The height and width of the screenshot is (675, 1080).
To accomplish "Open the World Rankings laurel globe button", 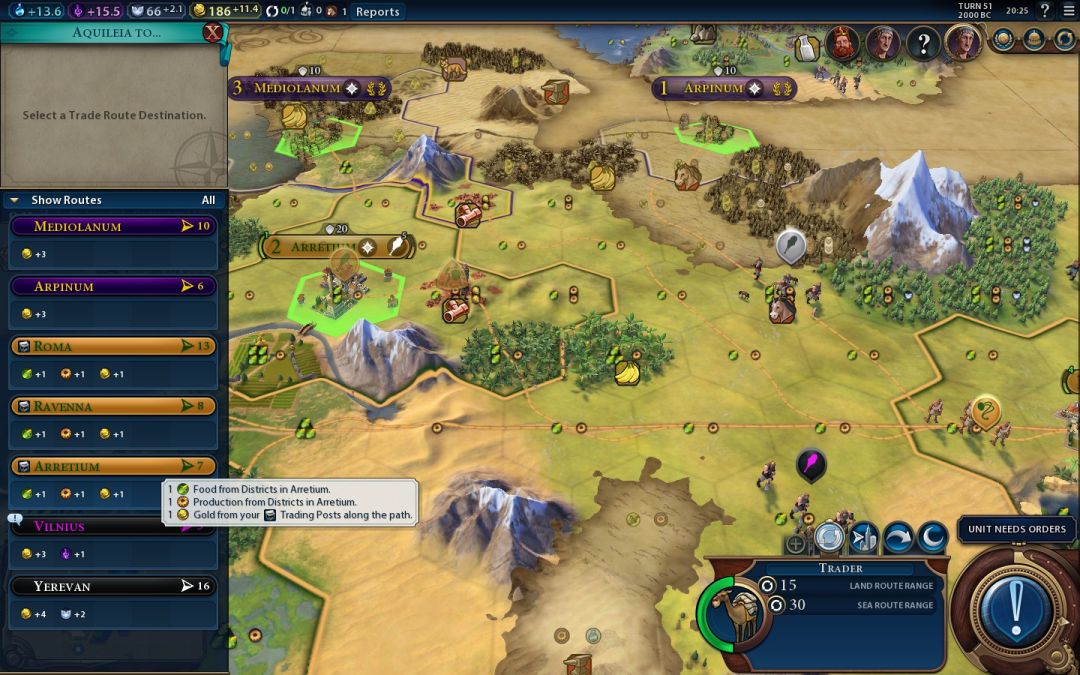I will (x=1004, y=40).
